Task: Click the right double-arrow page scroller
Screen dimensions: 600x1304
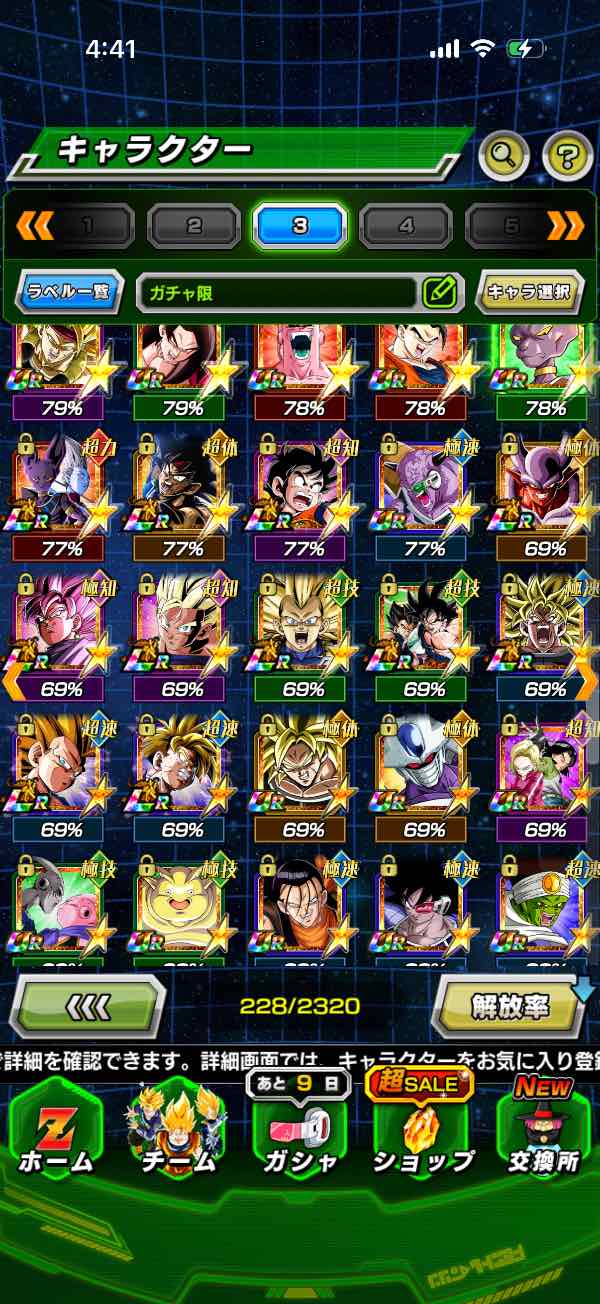Action: (x=566, y=226)
